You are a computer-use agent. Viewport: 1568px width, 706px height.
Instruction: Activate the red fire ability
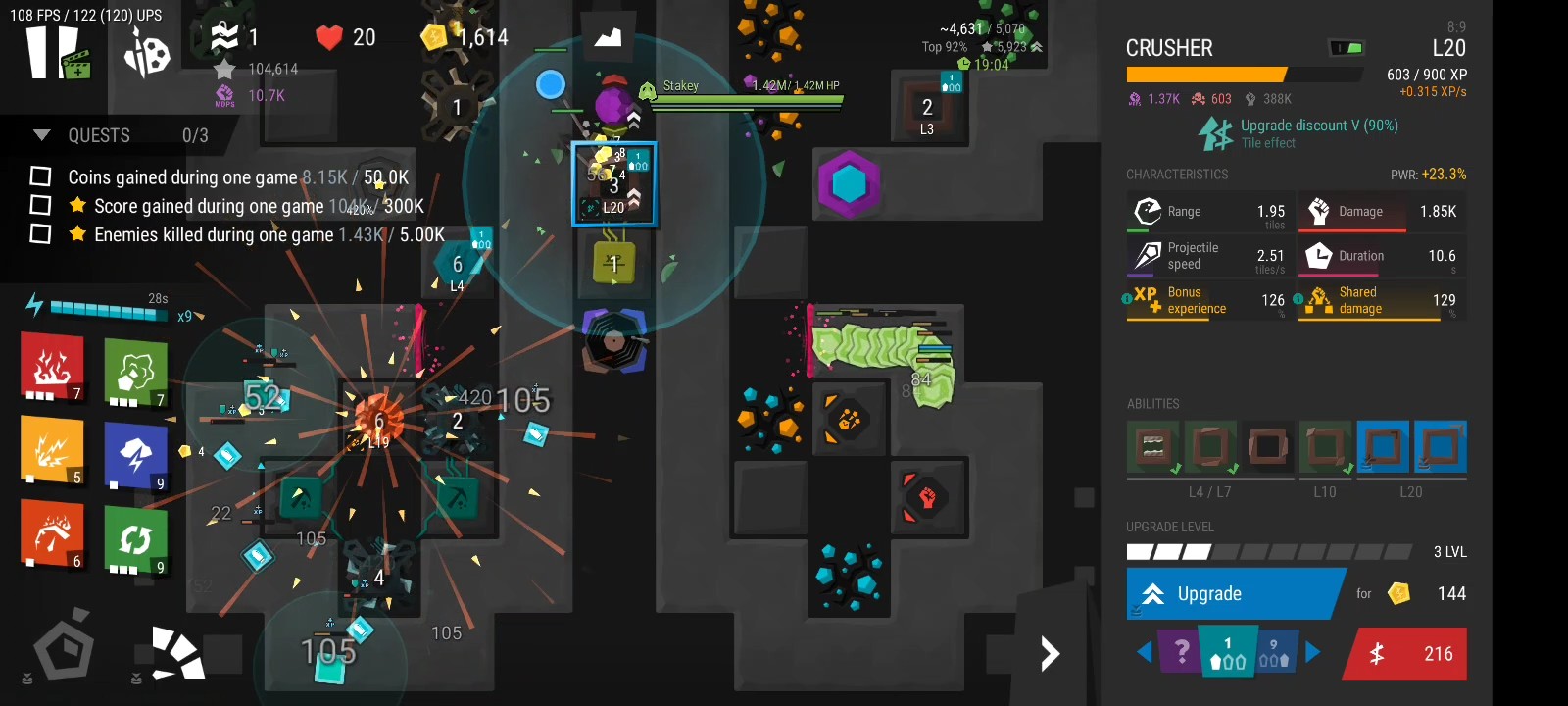pyautogui.click(x=53, y=367)
